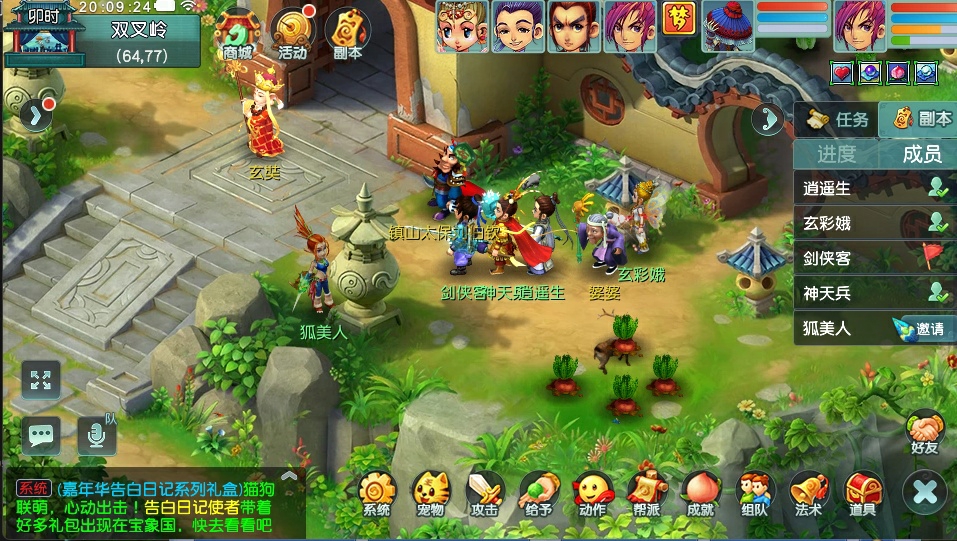The image size is (957, 541).
Task: Invite 狐美人 with the 邀请 button
Action: 924,328
